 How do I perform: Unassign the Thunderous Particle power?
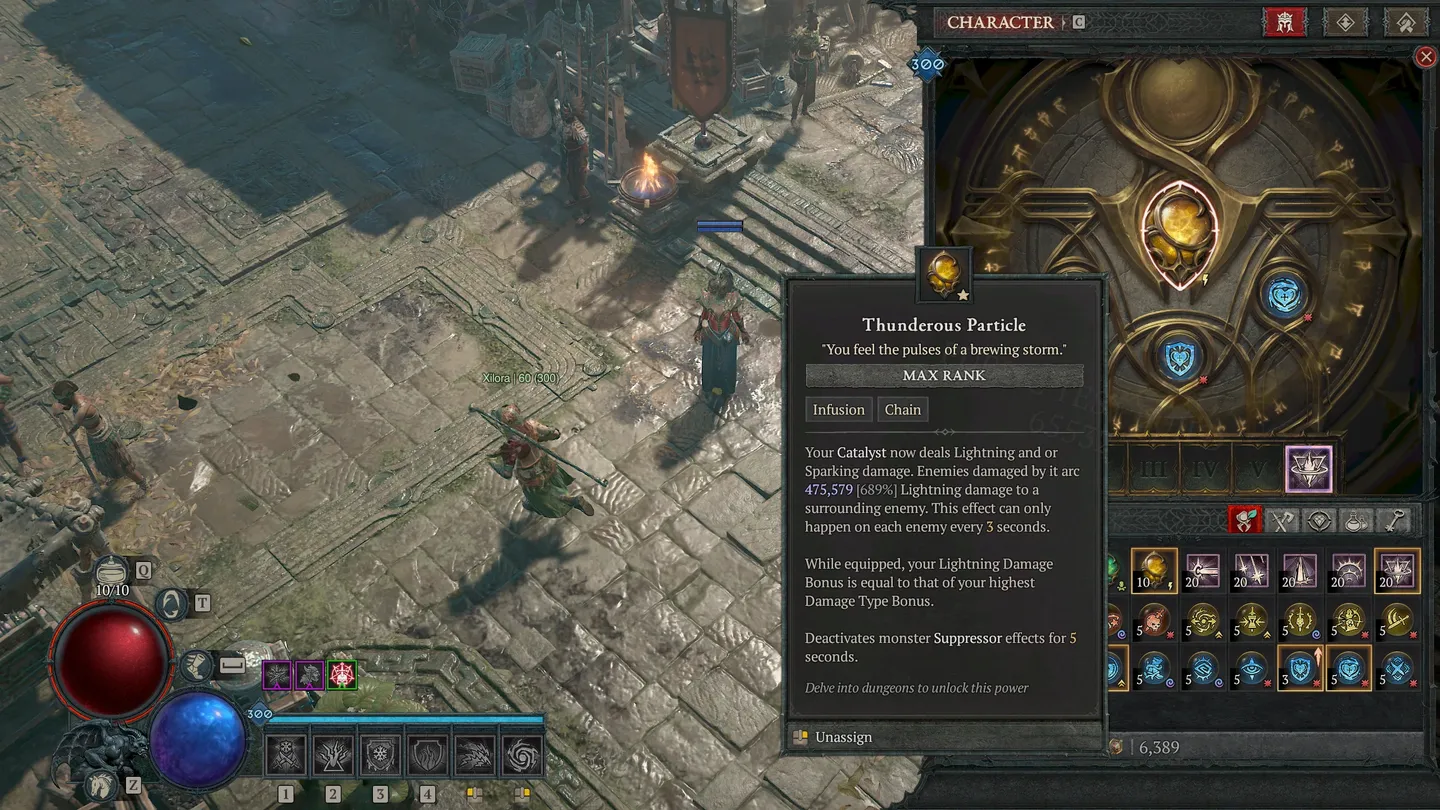point(843,737)
